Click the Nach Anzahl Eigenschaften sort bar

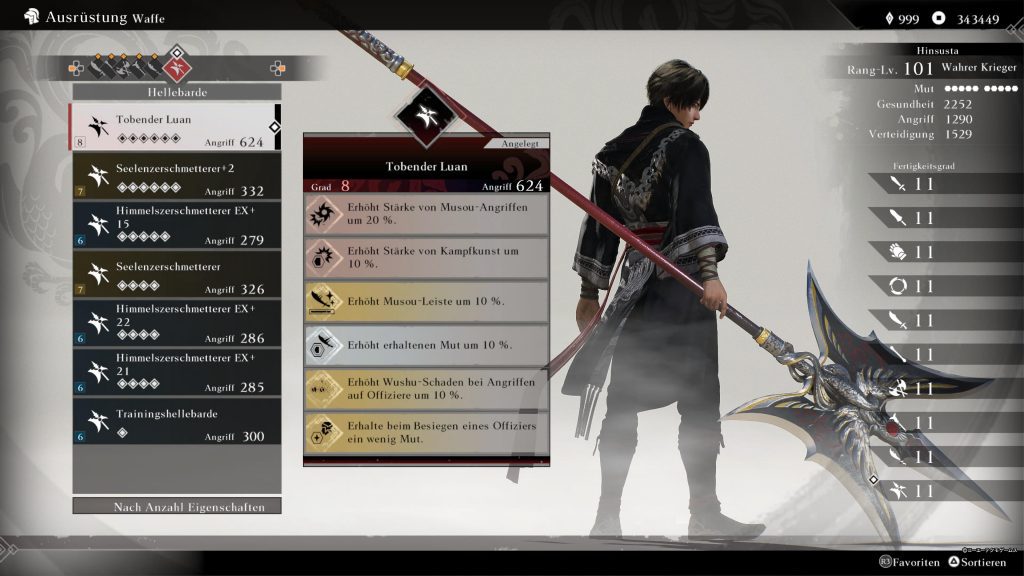pyautogui.click(x=177, y=507)
